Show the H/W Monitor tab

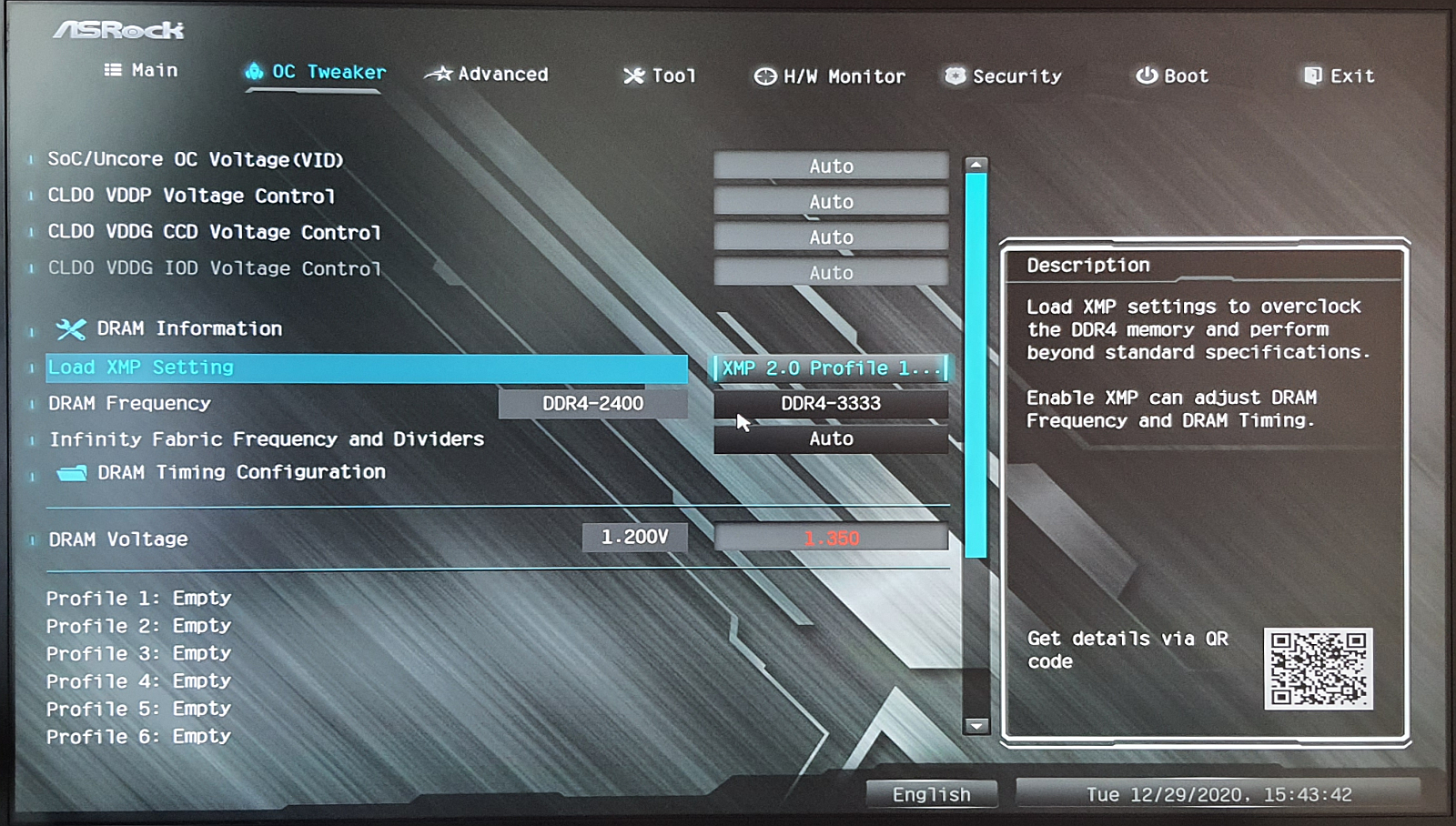click(830, 77)
